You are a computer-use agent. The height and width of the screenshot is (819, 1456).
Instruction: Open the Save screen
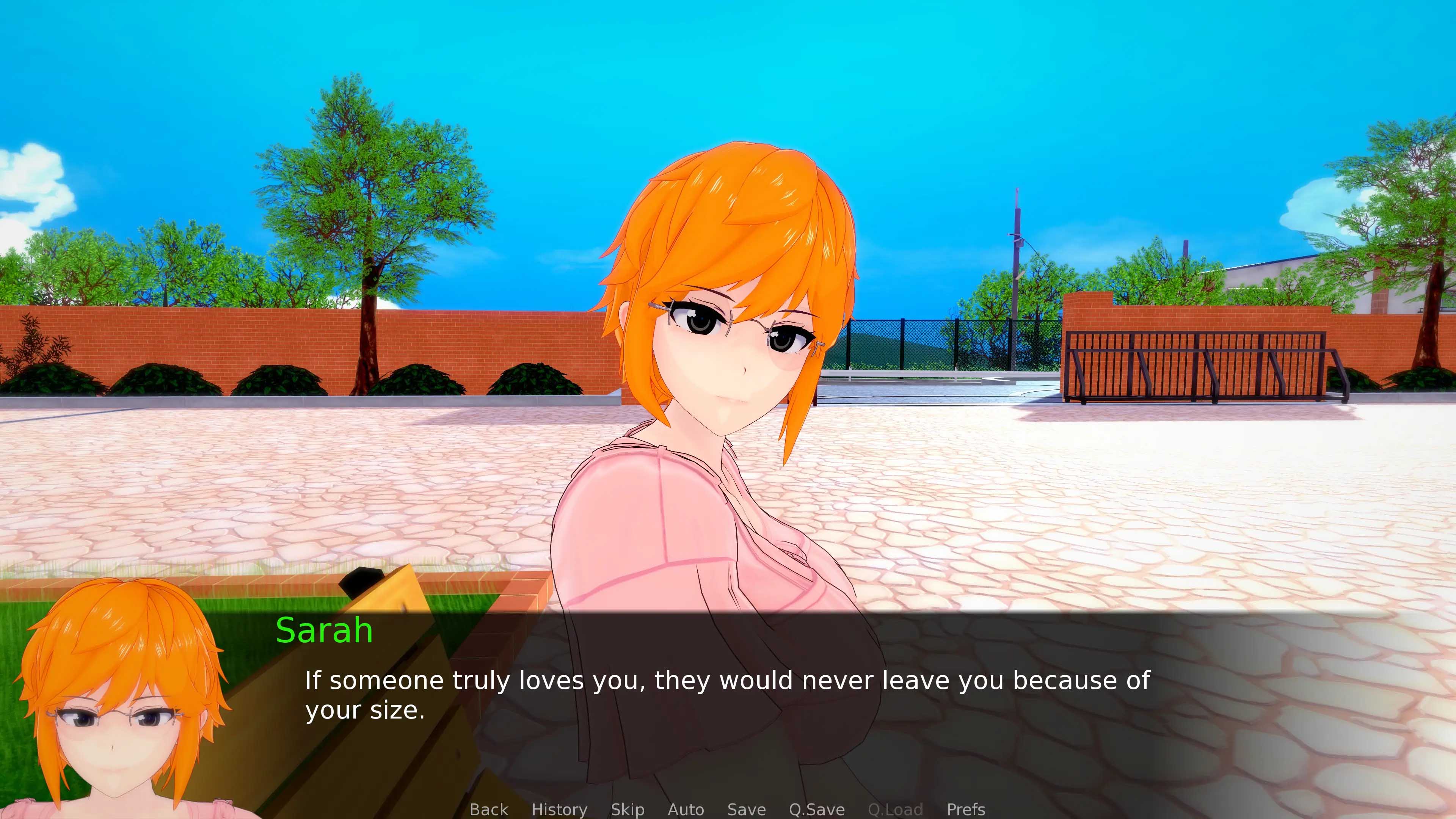click(745, 810)
